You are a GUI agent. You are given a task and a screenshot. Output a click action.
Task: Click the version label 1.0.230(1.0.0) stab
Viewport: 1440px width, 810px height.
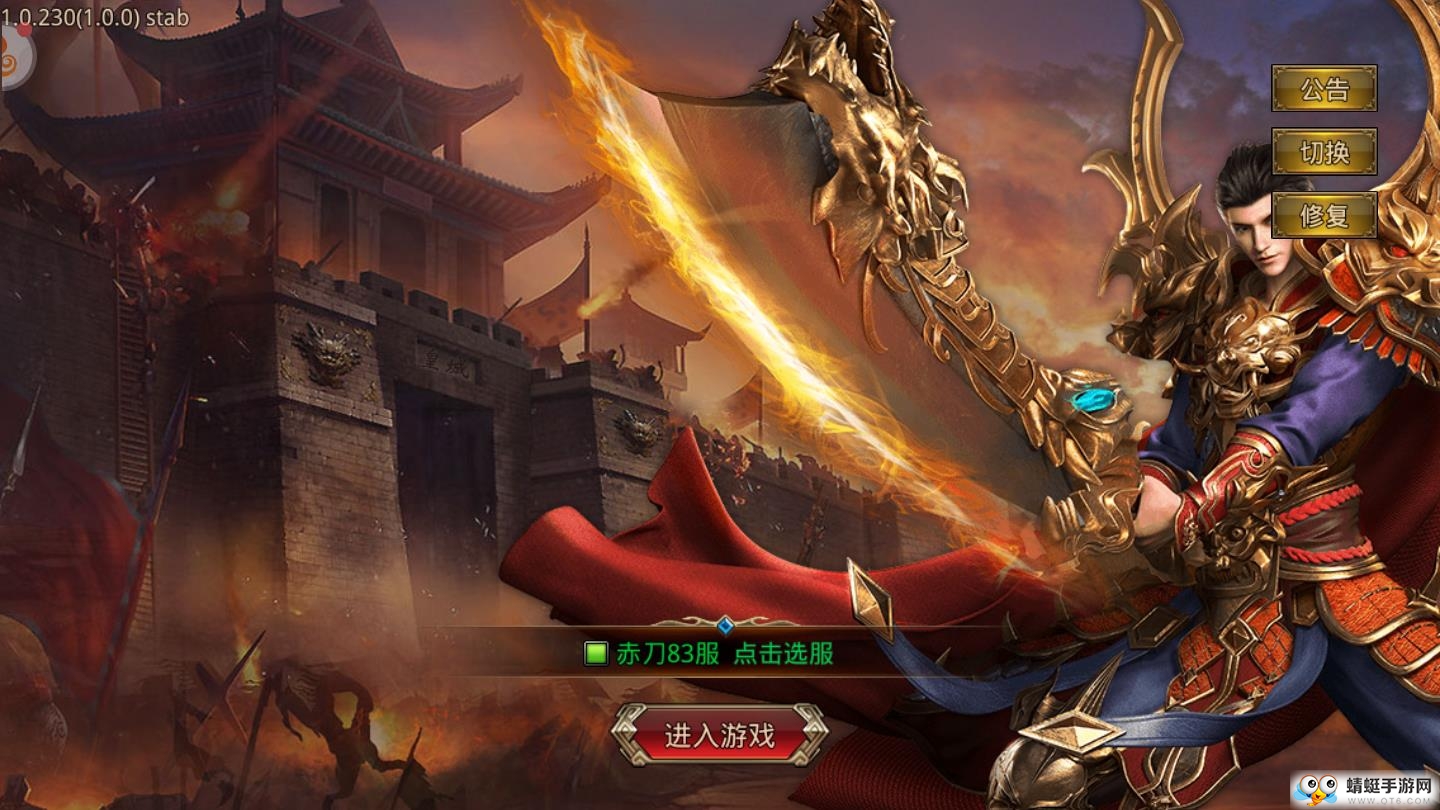[93, 16]
